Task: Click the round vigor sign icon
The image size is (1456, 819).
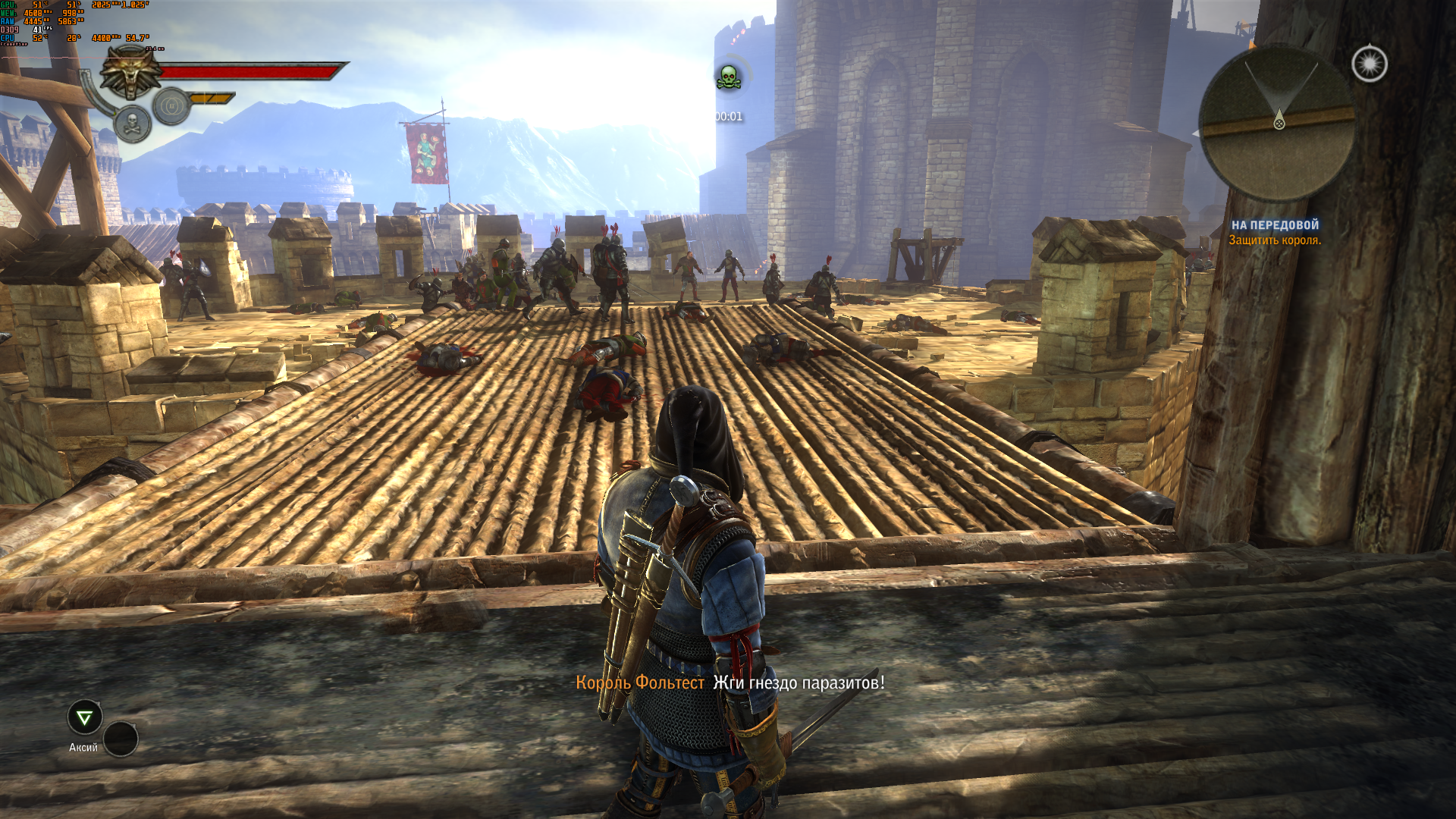Action: coord(171,106)
